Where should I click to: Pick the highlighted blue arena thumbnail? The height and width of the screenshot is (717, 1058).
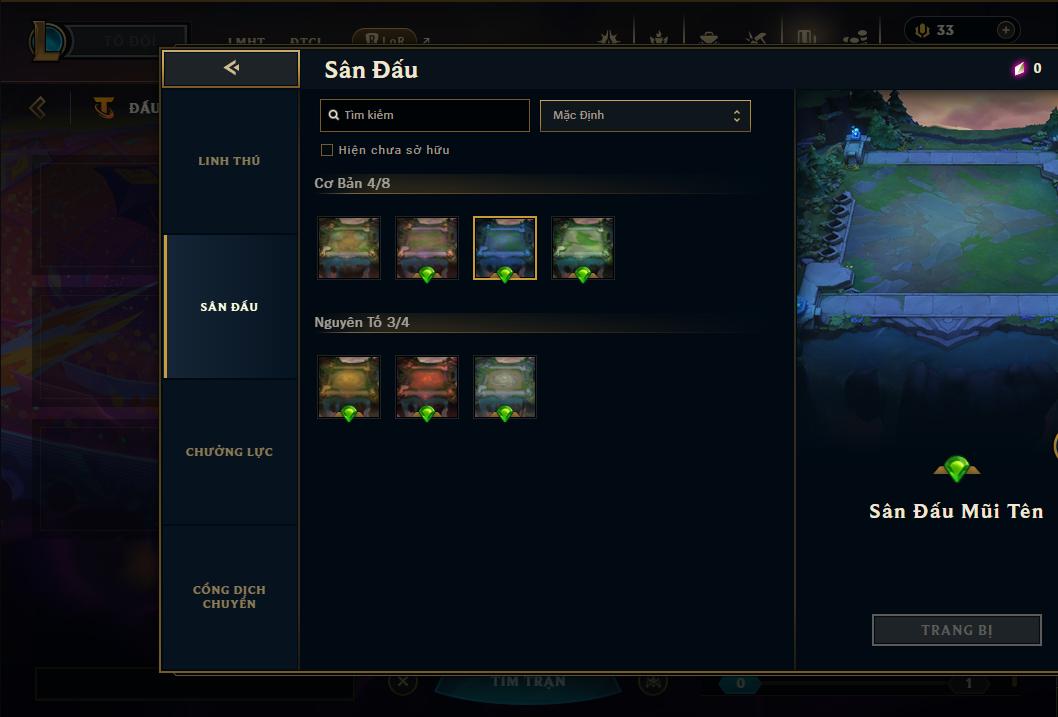pyautogui.click(x=505, y=248)
